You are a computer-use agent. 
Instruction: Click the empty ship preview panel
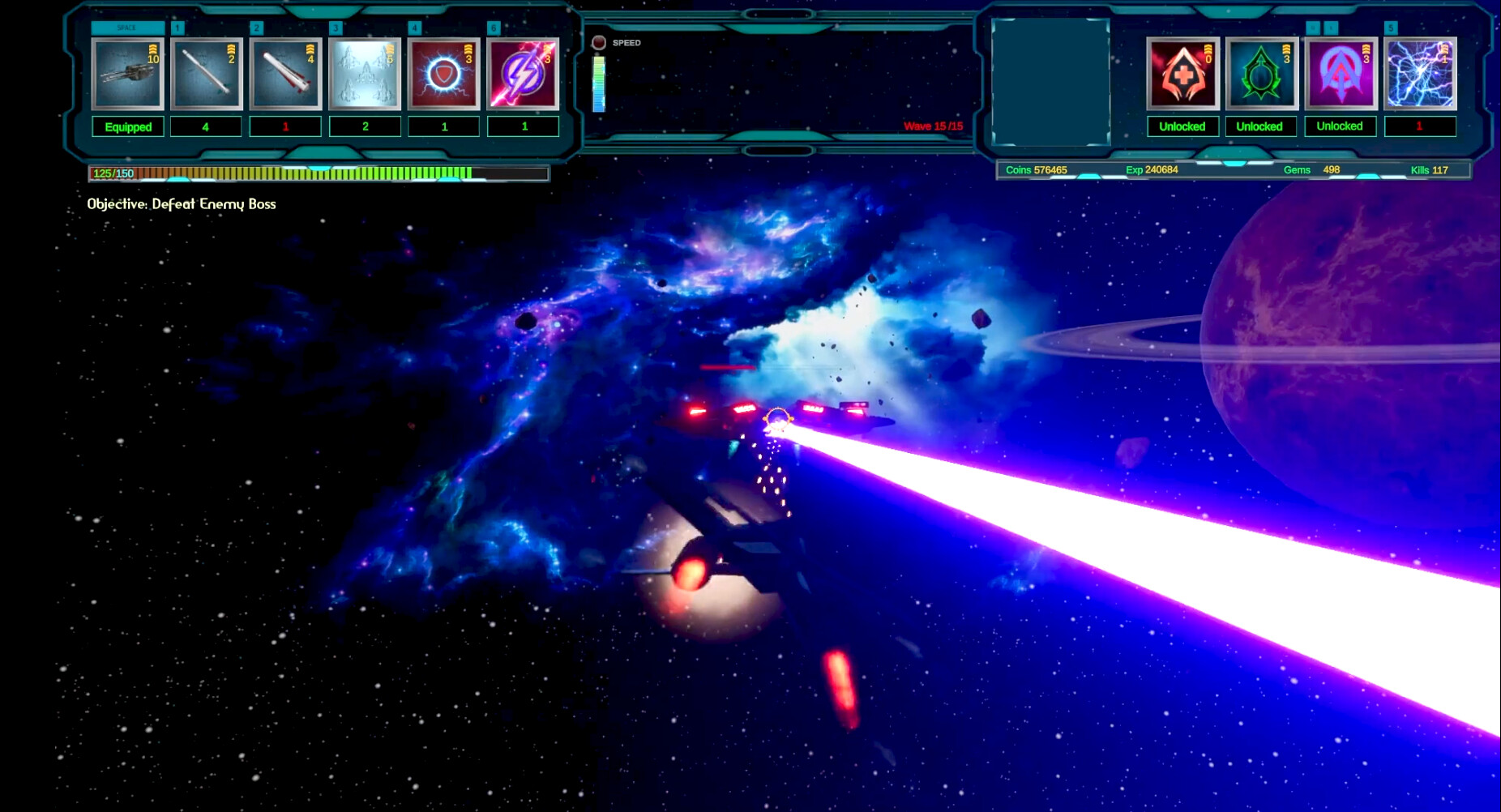(1049, 79)
